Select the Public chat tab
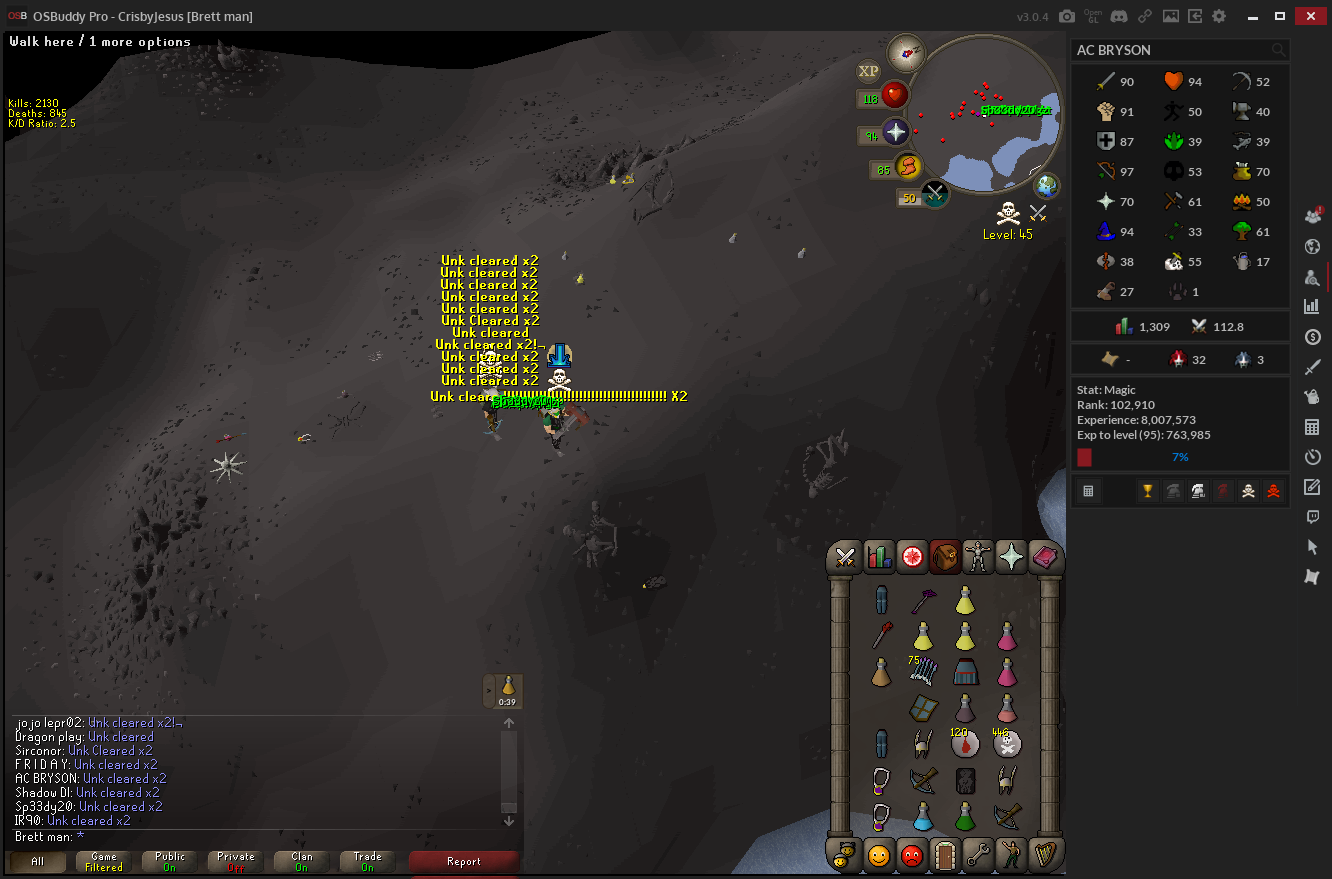 170,861
